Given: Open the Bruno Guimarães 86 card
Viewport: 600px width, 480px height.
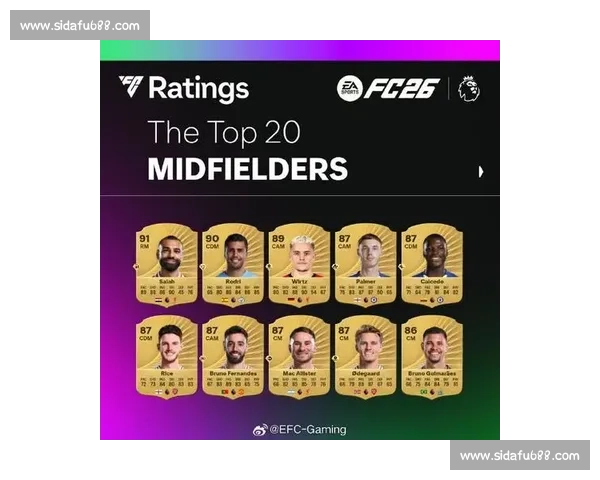Looking at the screenshot, I should click(431, 355).
